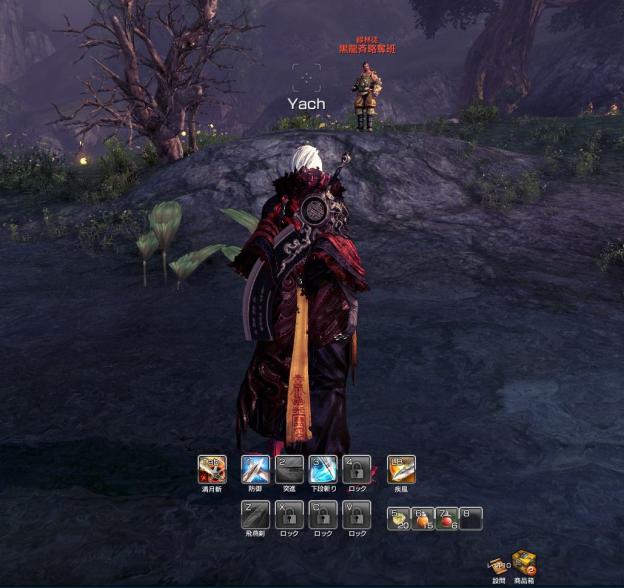Viewport: 624px width, 588px height.
Task: Use the 防御 guard skill
Action: click(x=255, y=469)
